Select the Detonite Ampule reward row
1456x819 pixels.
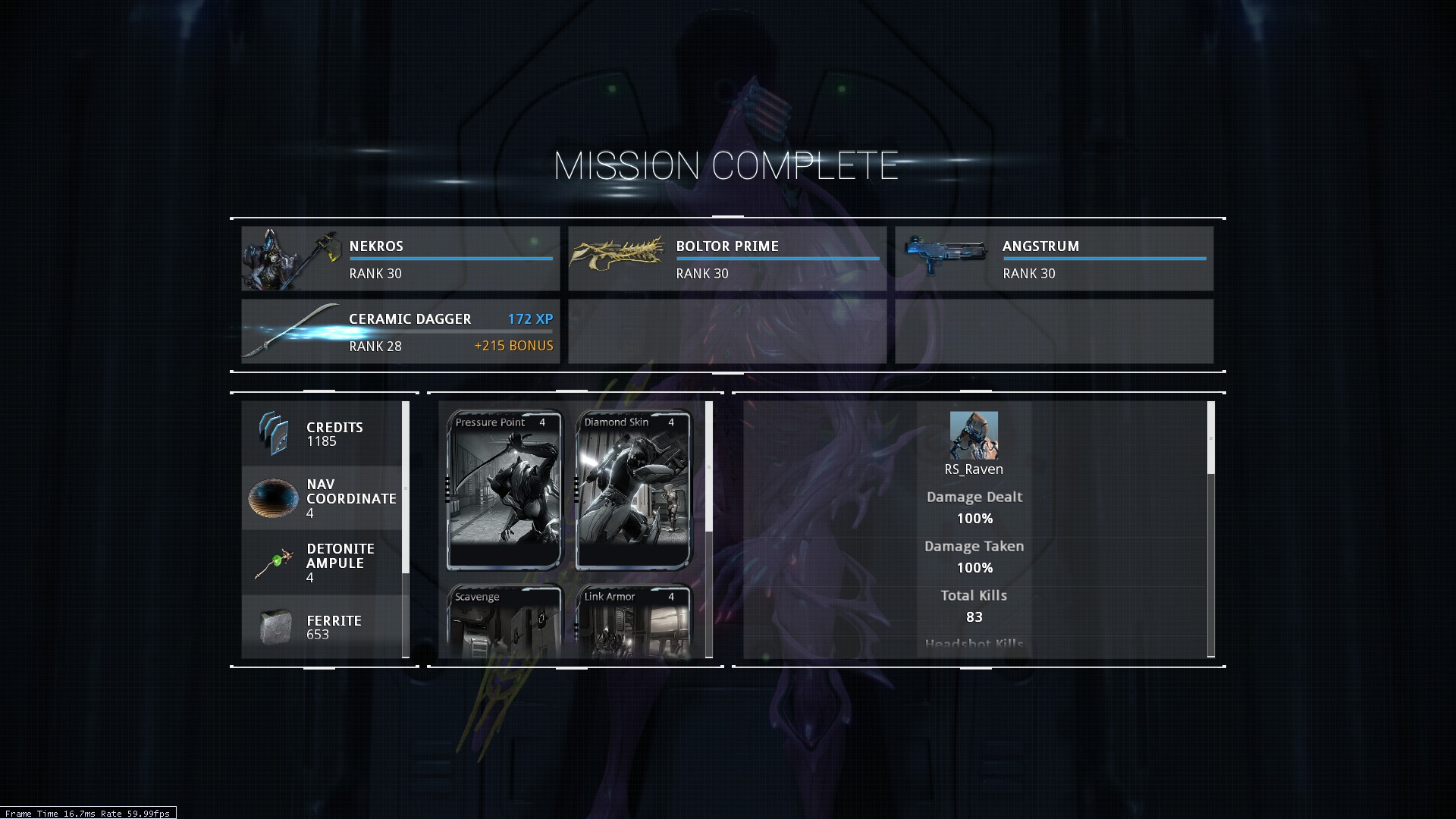tap(322, 563)
